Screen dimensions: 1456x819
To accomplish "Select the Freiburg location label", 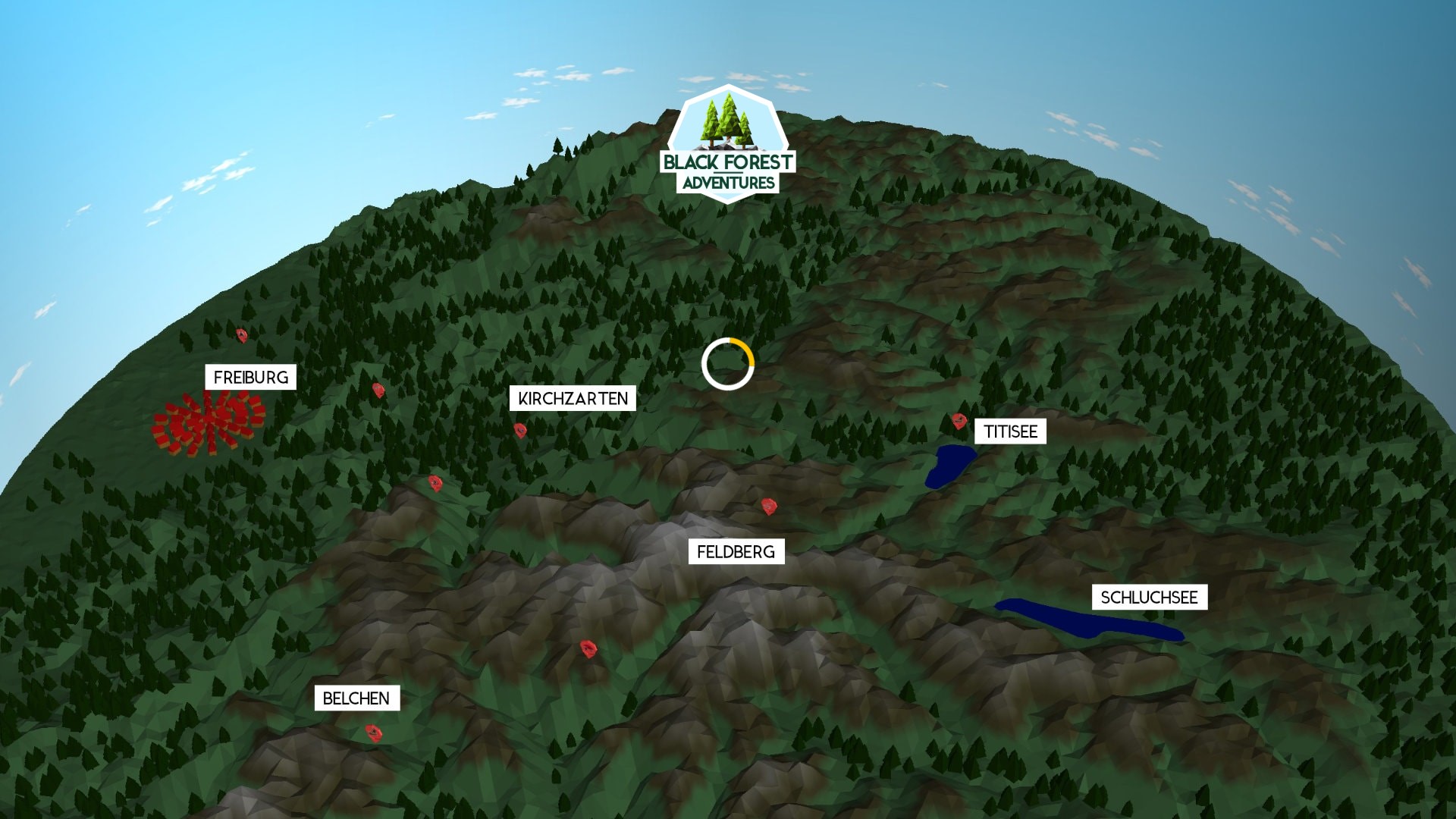I will tap(250, 378).
